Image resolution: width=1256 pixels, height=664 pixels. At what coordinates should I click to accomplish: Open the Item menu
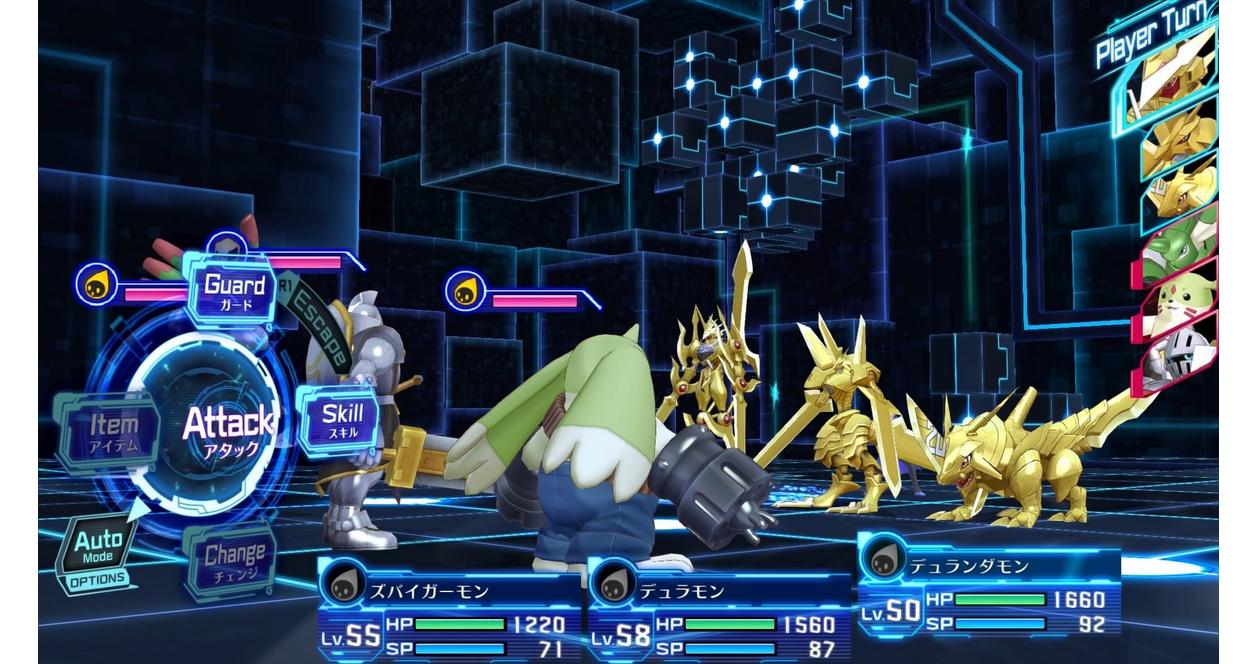[x=112, y=430]
